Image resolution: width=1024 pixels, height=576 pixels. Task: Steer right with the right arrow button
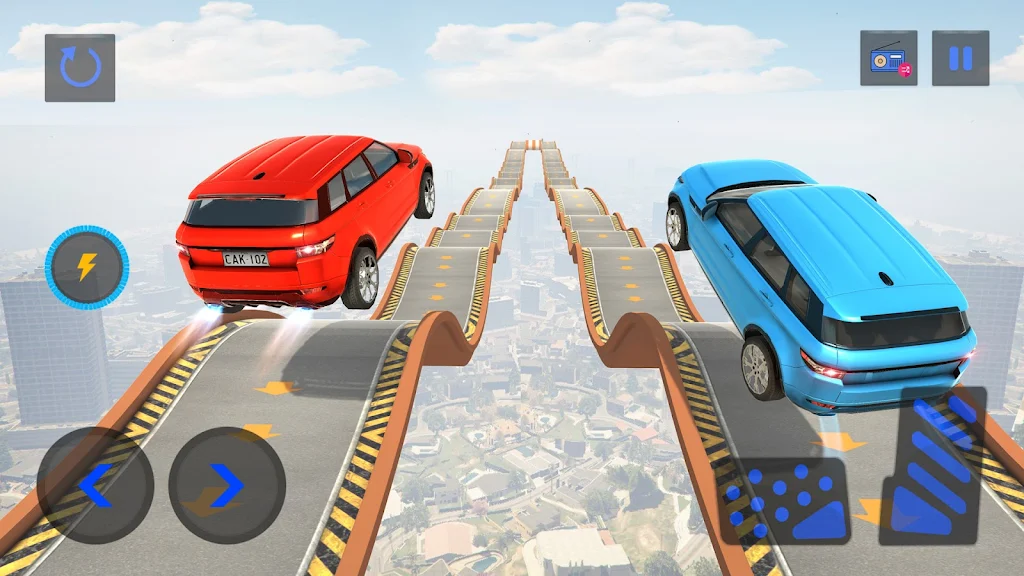[227, 486]
